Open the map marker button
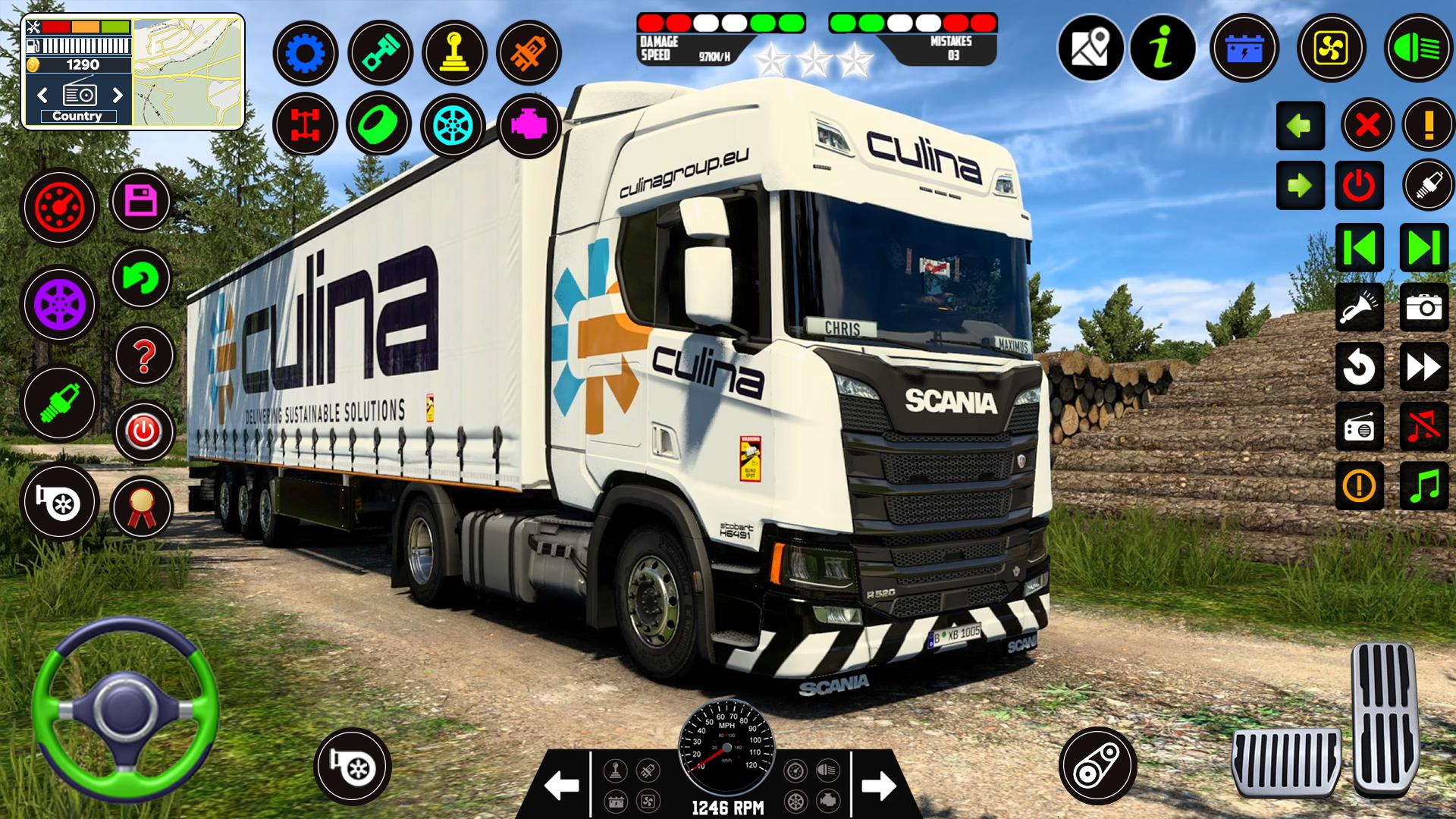 coord(1090,48)
